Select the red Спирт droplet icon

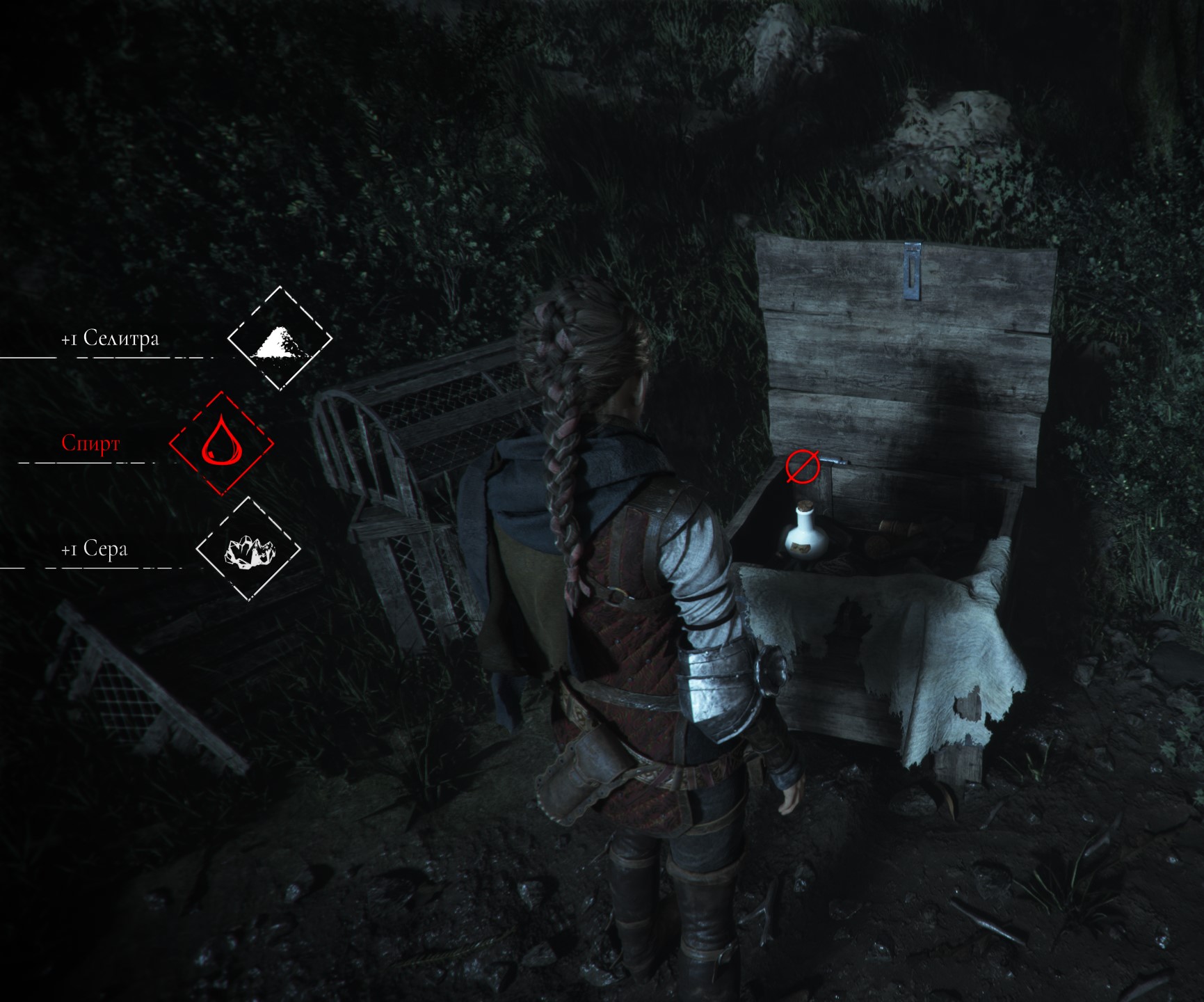(x=221, y=443)
